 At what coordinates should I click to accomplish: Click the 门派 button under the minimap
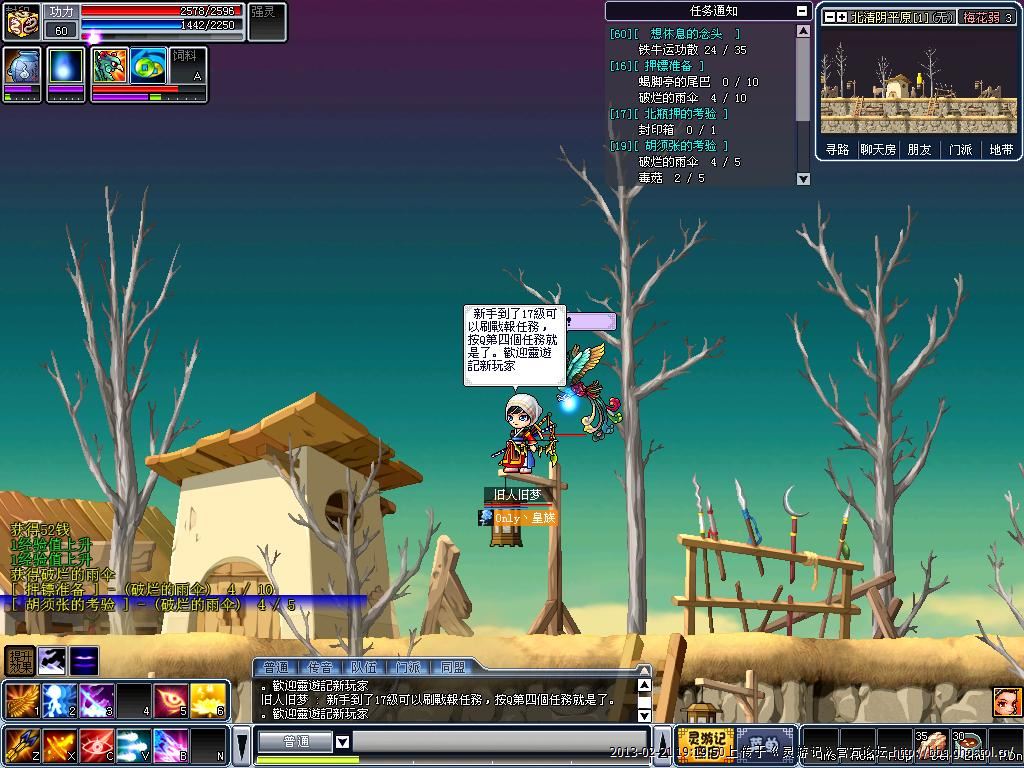(960, 149)
